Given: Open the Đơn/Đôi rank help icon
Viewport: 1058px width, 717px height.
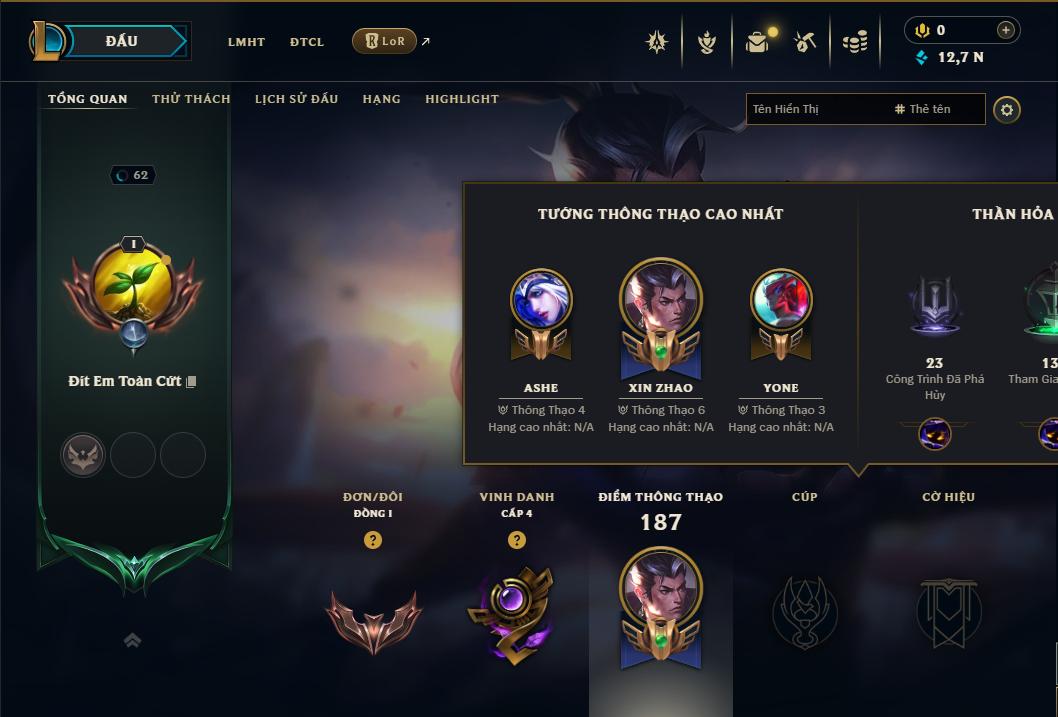Looking at the screenshot, I should pyautogui.click(x=373, y=540).
